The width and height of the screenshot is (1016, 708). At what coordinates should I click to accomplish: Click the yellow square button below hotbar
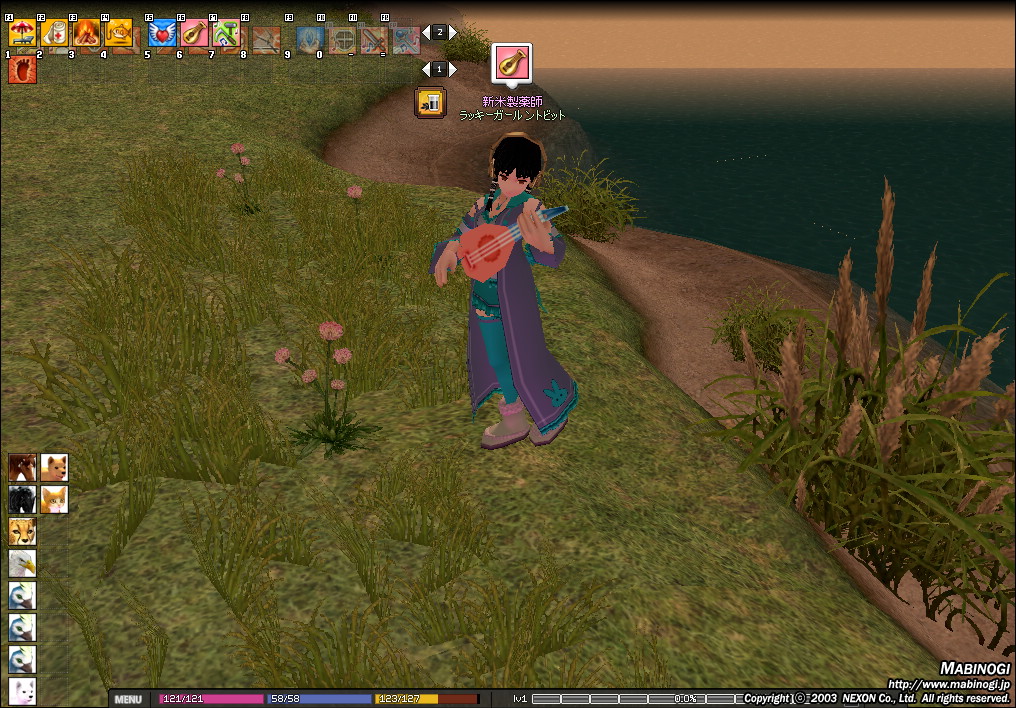coord(430,102)
